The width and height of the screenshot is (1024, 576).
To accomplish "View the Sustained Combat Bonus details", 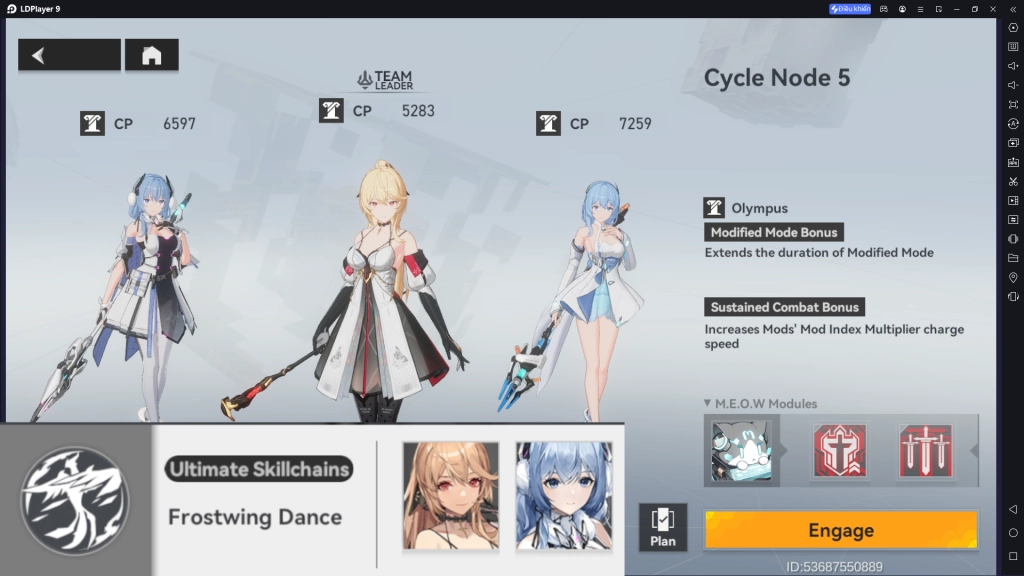I will pos(784,307).
